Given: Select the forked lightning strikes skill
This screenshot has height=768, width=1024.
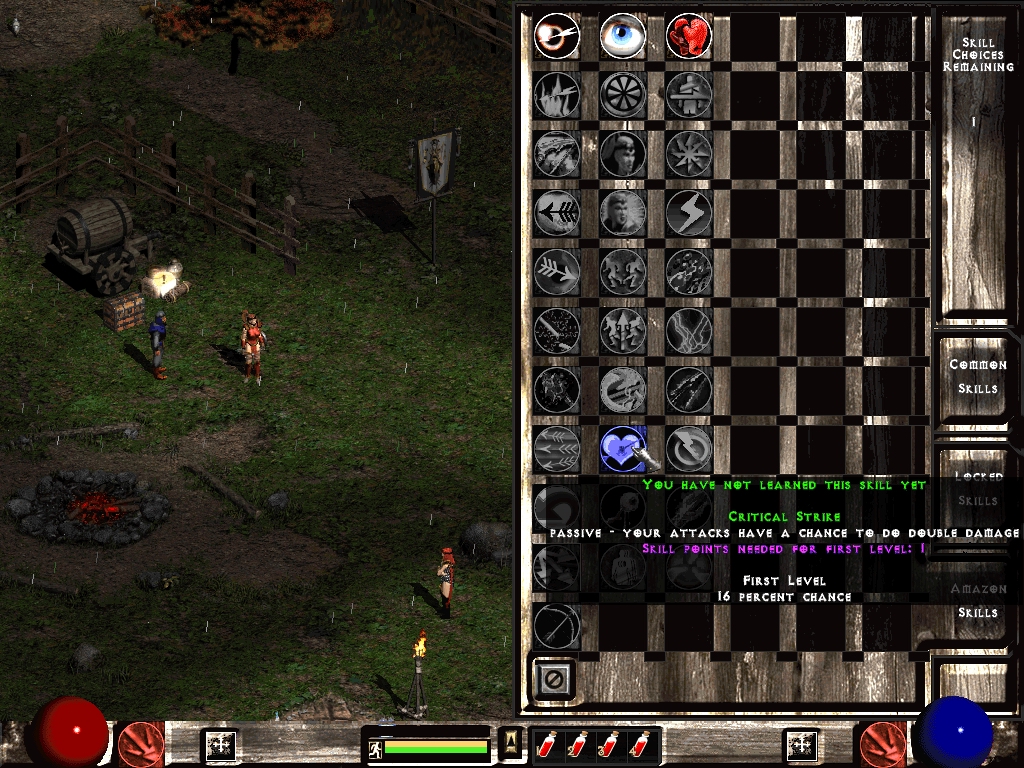Looking at the screenshot, I should [687, 330].
